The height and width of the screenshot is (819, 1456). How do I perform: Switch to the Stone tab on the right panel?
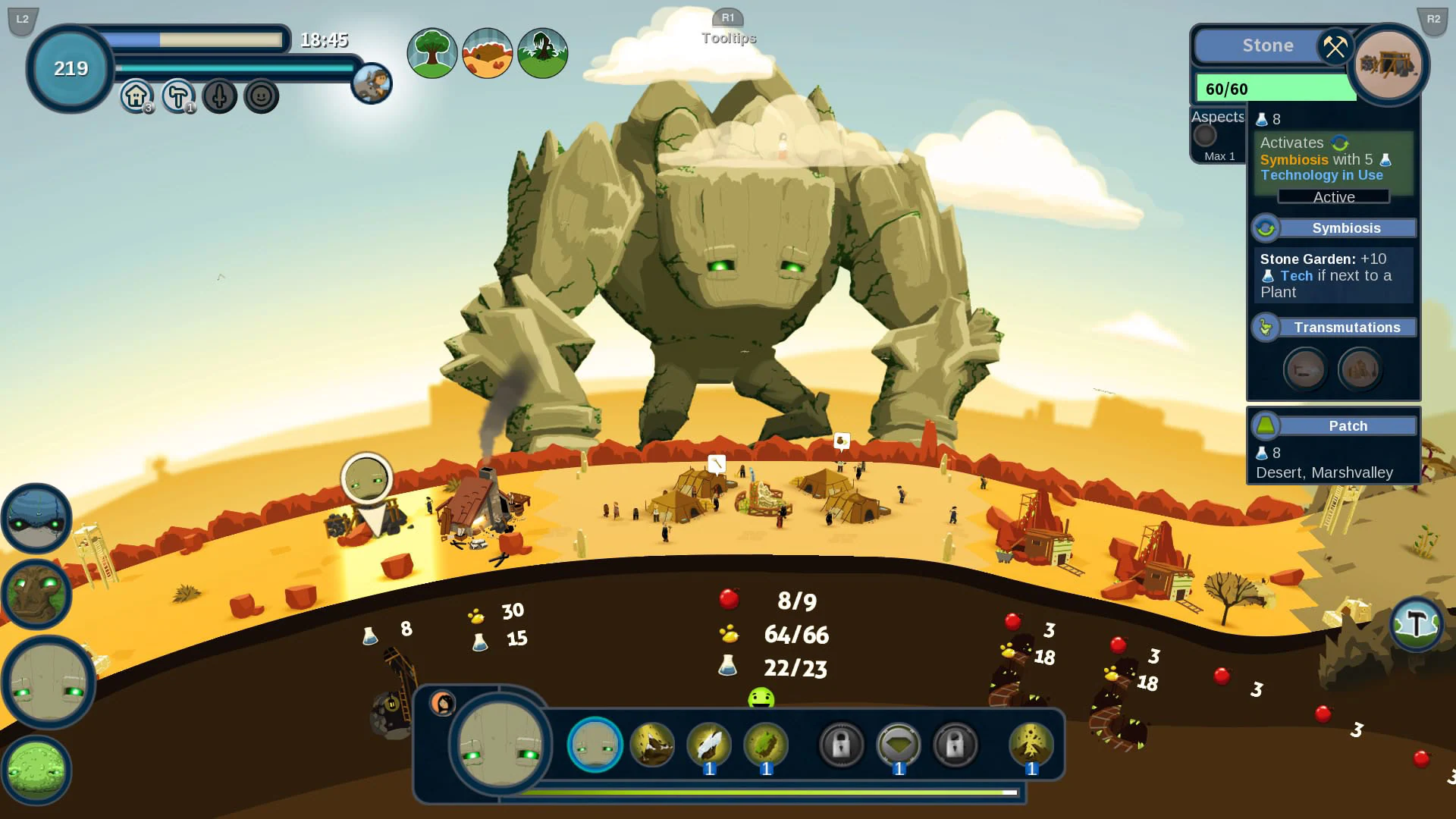1269,45
